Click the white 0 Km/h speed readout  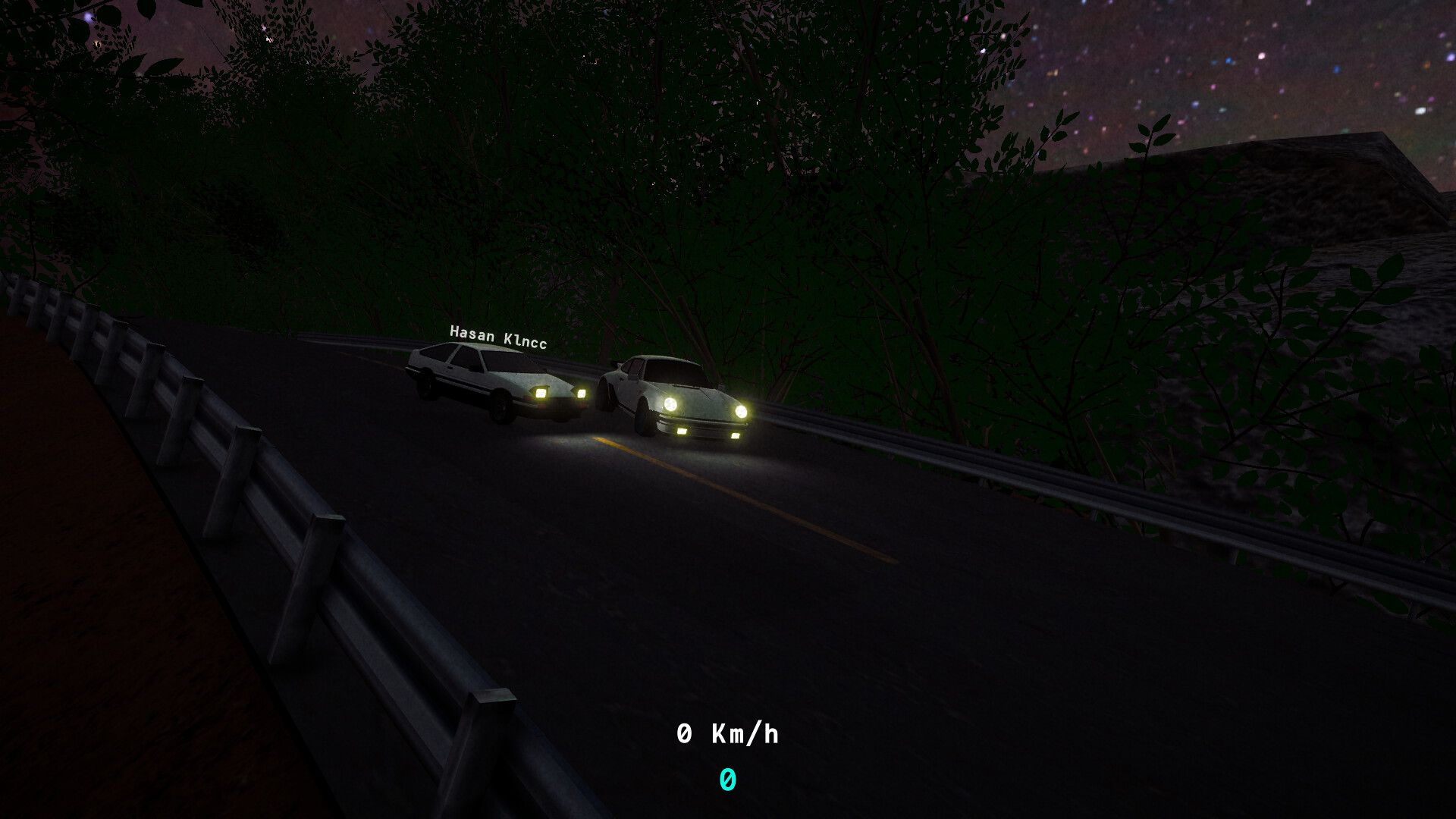730,733
